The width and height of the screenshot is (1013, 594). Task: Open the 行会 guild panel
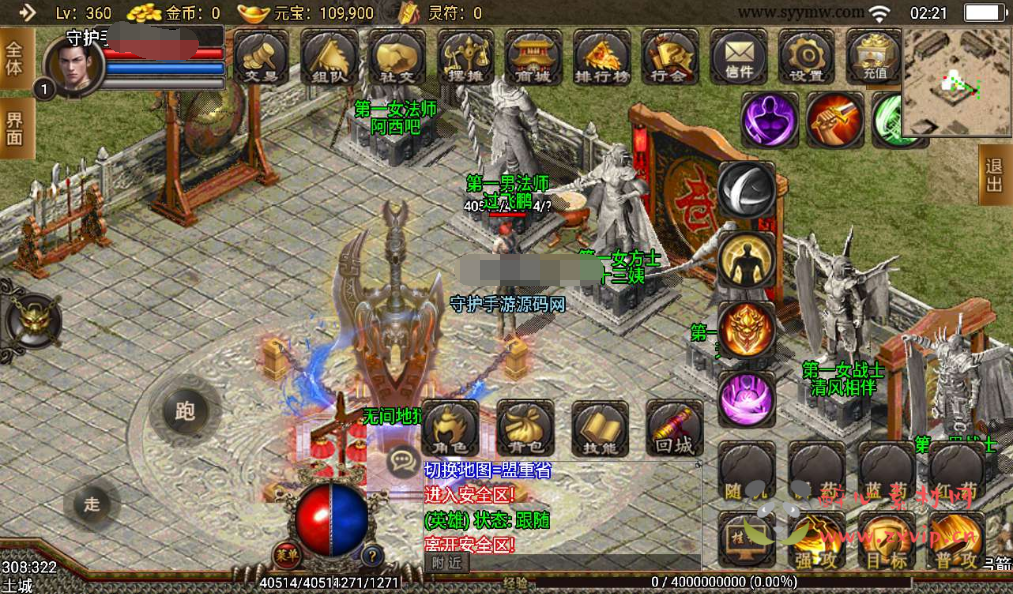pyautogui.click(x=670, y=56)
